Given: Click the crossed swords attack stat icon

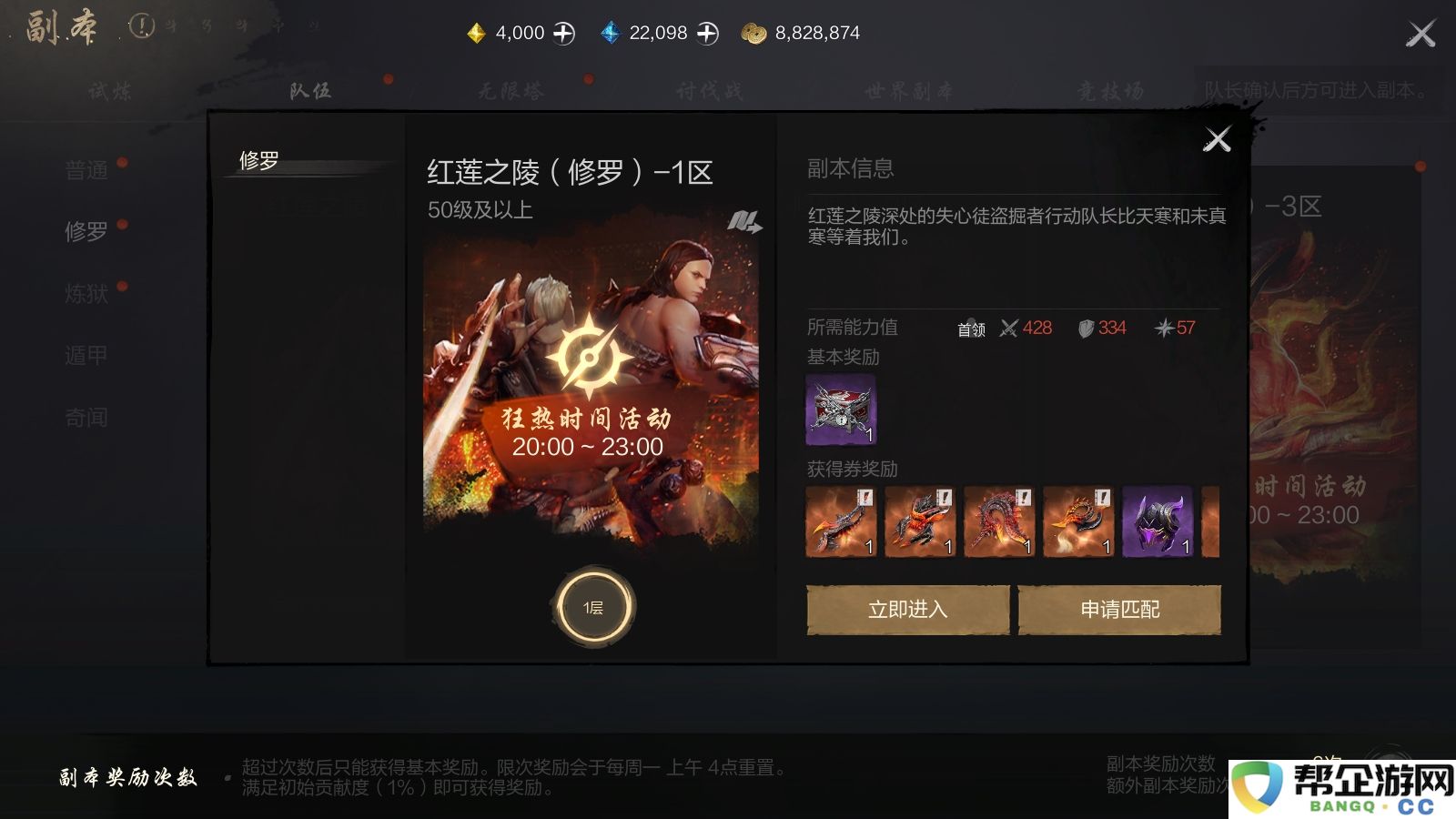Looking at the screenshot, I should 1008,329.
